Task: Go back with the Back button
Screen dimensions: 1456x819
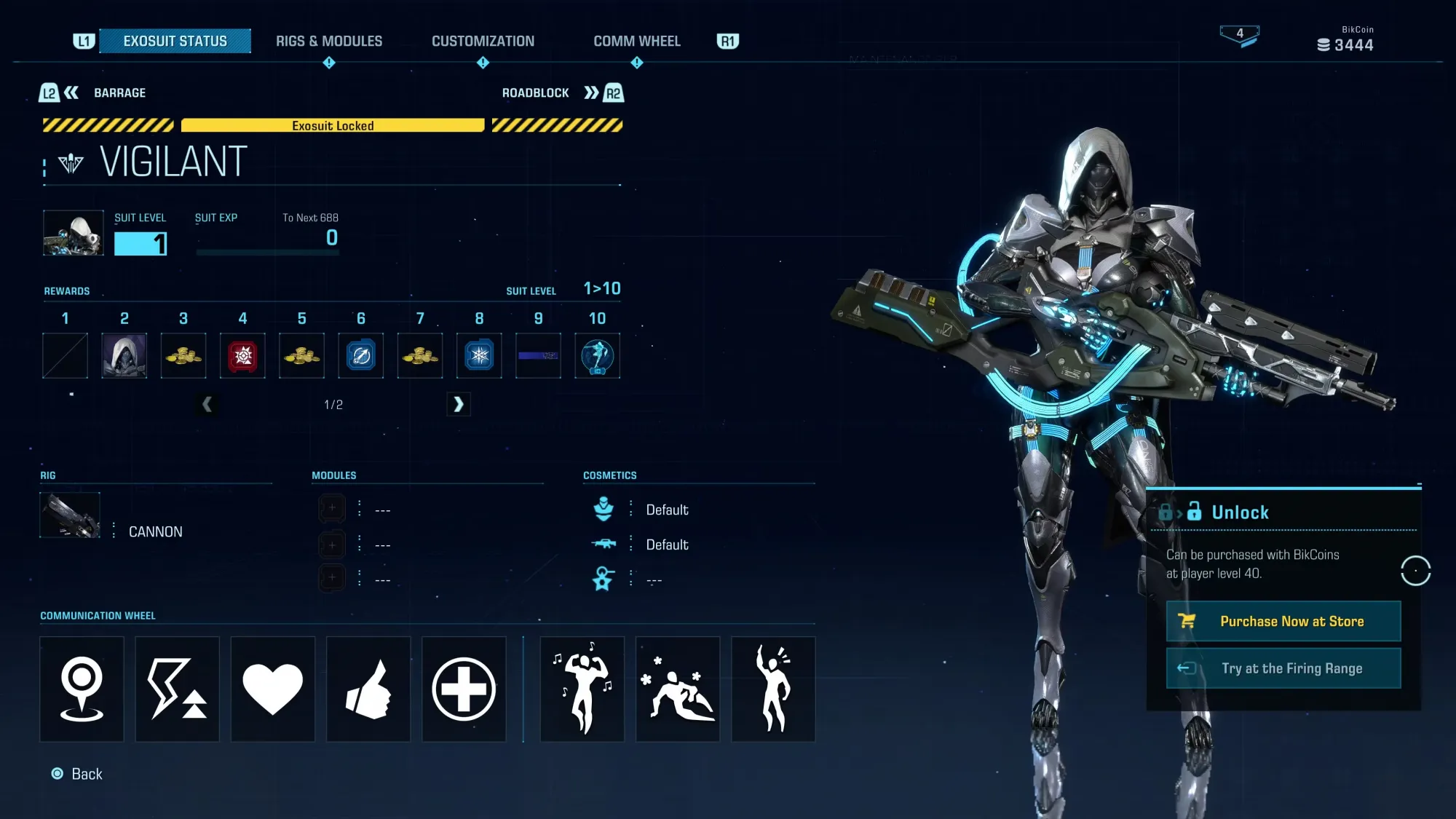Action: point(77,774)
